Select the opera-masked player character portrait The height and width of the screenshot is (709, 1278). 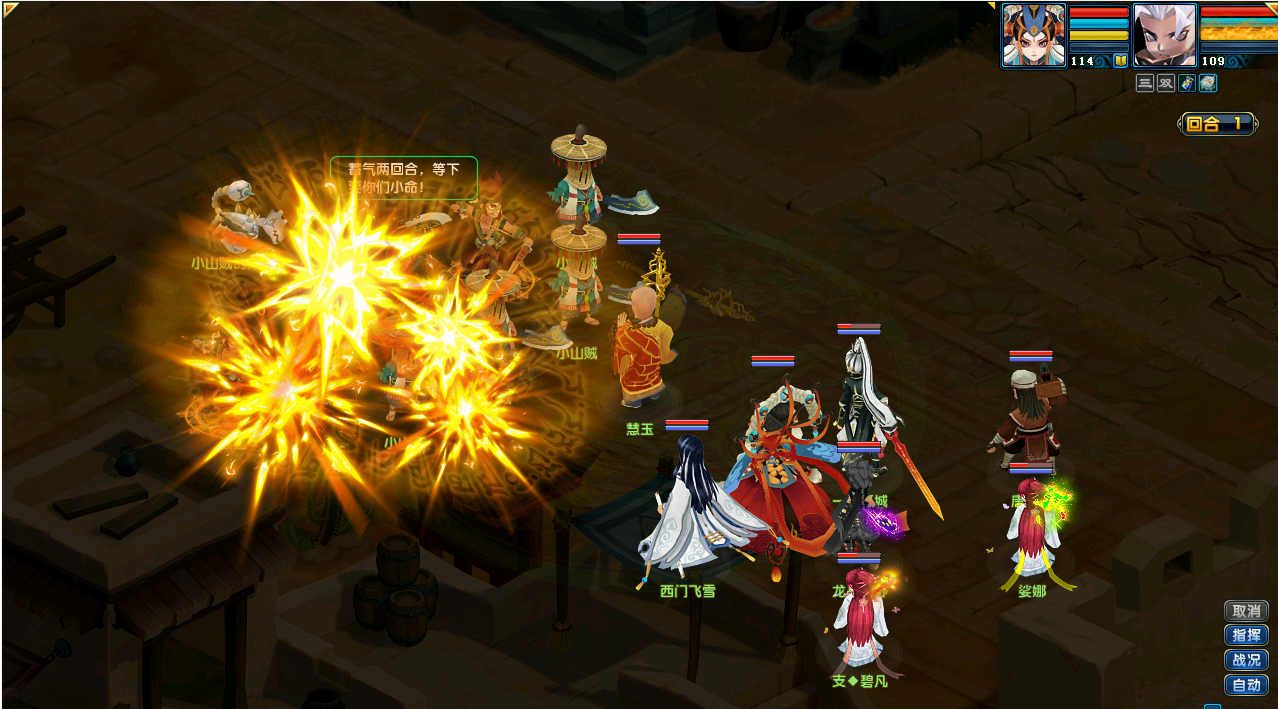click(1034, 35)
